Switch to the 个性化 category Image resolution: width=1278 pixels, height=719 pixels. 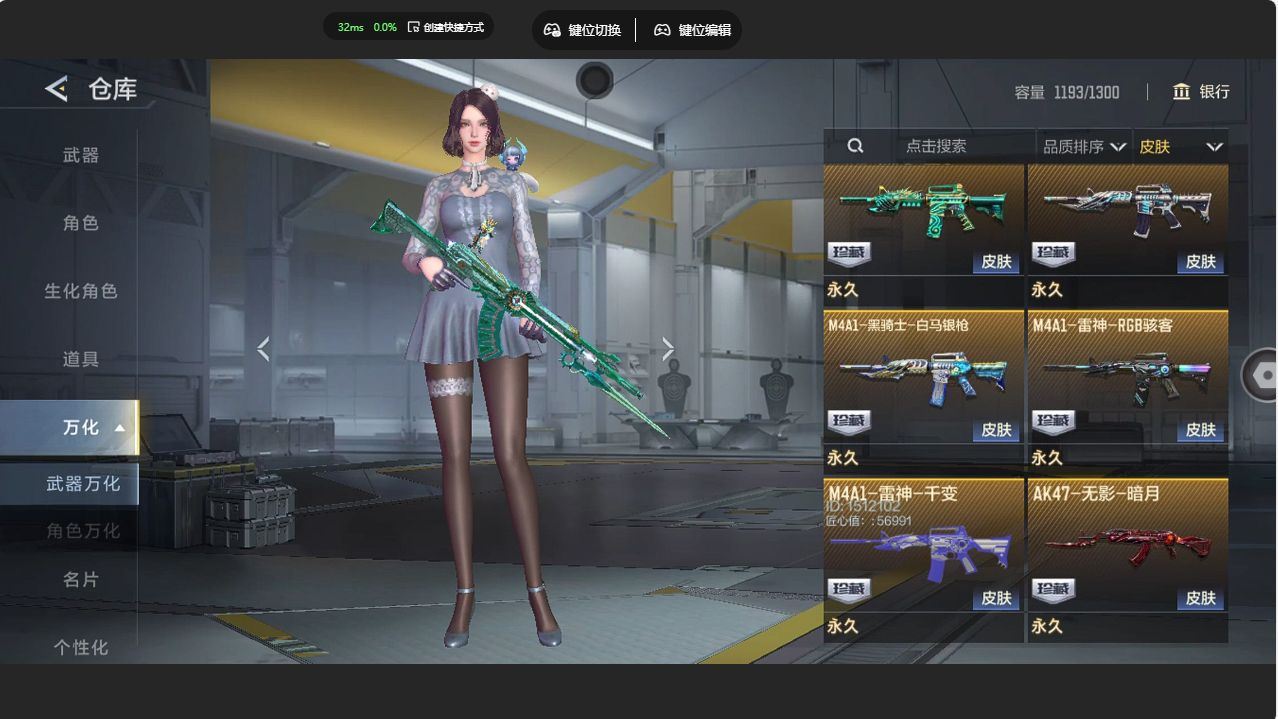81,647
